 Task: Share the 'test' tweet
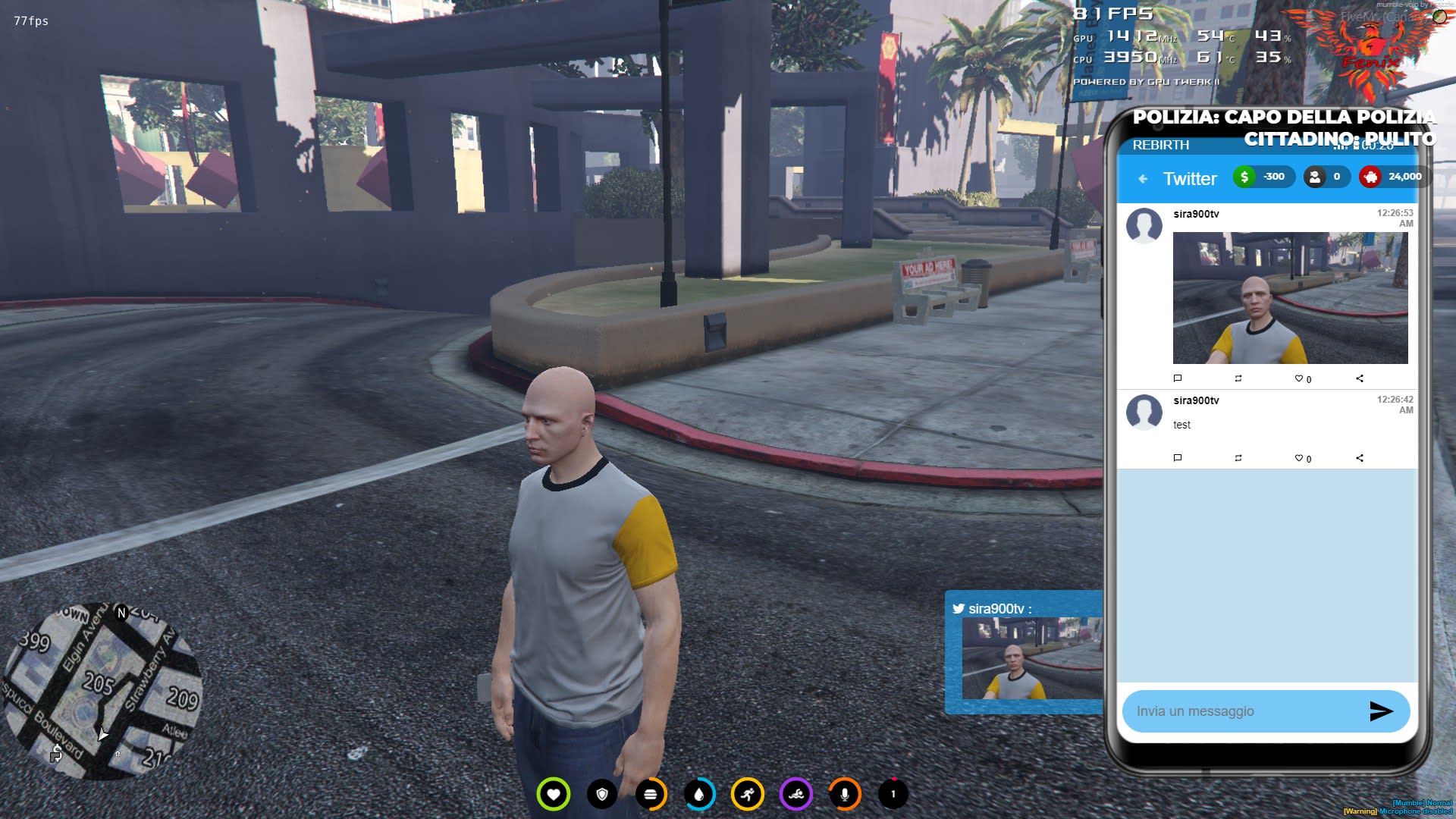click(1360, 458)
